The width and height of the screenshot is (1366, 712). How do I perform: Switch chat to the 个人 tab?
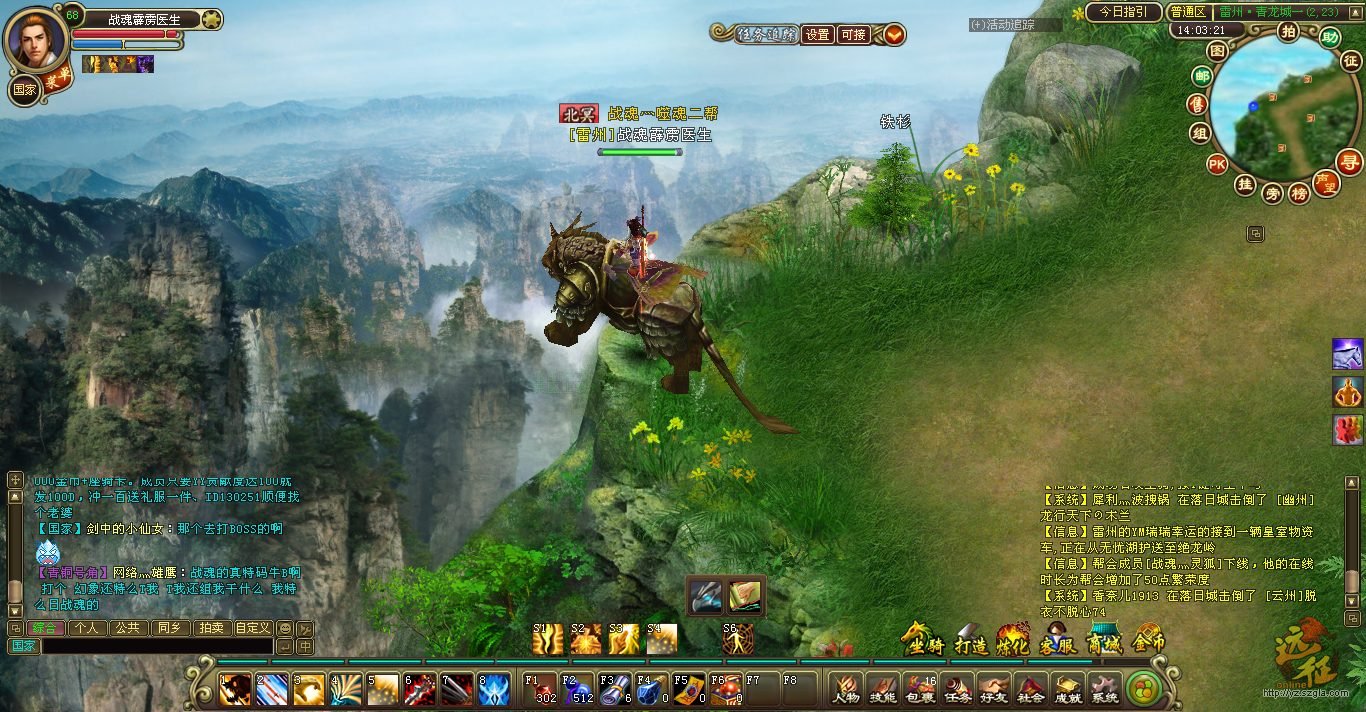click(x=87, y=628)
